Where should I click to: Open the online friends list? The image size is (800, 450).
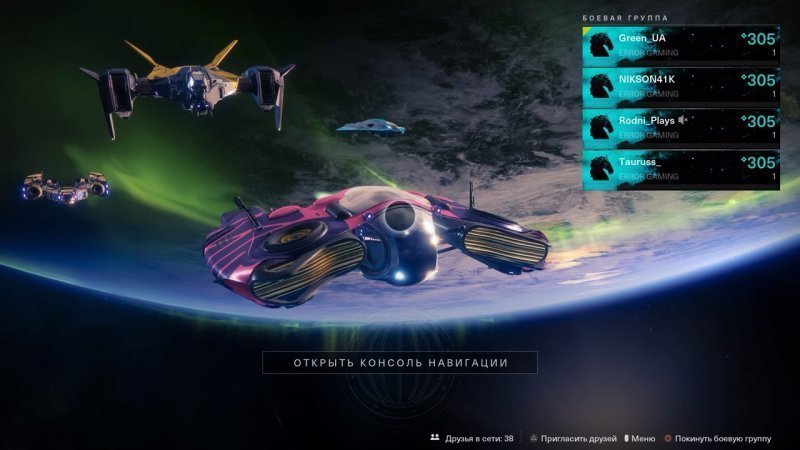pos(472,438)
